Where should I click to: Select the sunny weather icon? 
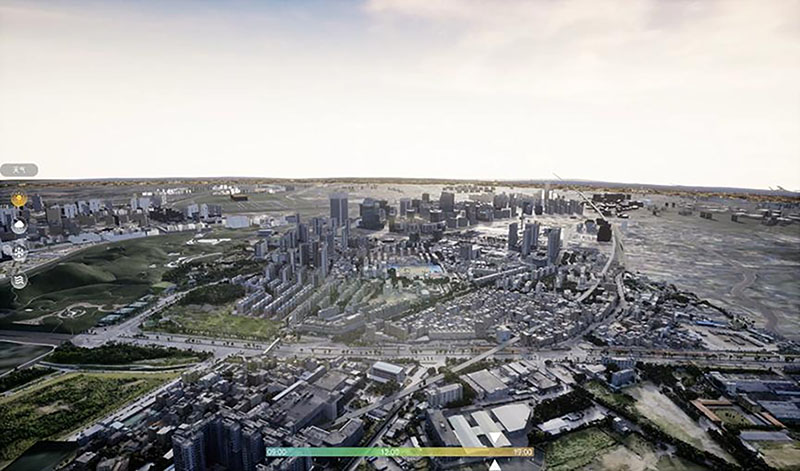click(x=19, y=200)
